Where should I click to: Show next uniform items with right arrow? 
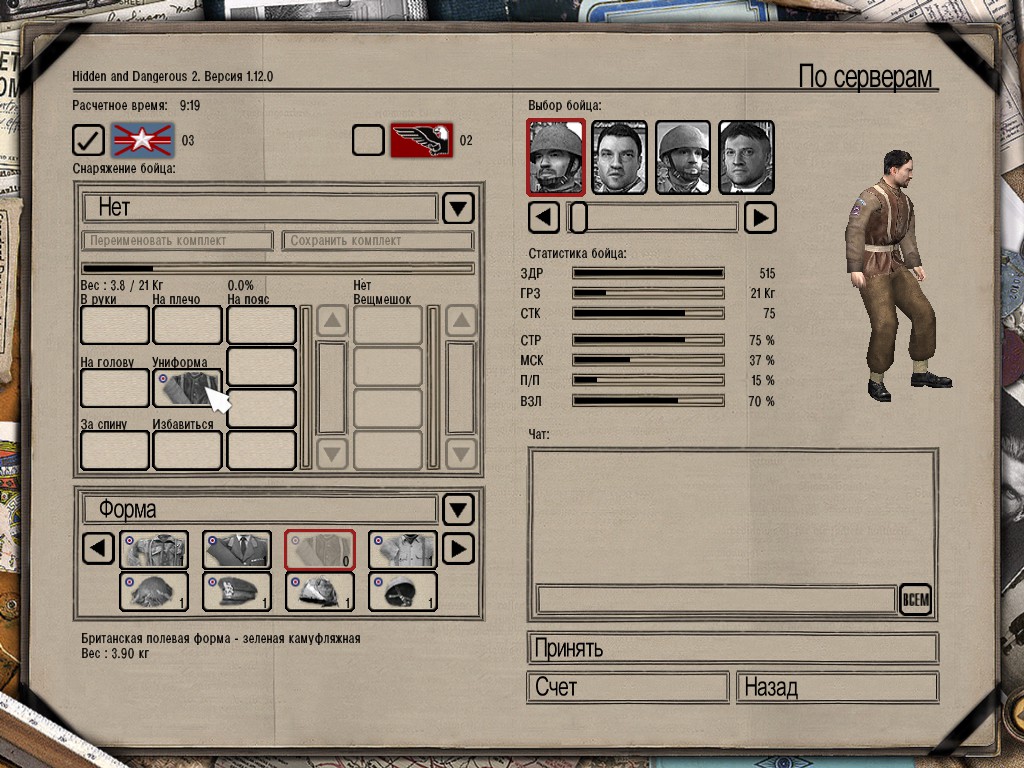[x=457, y=550]
